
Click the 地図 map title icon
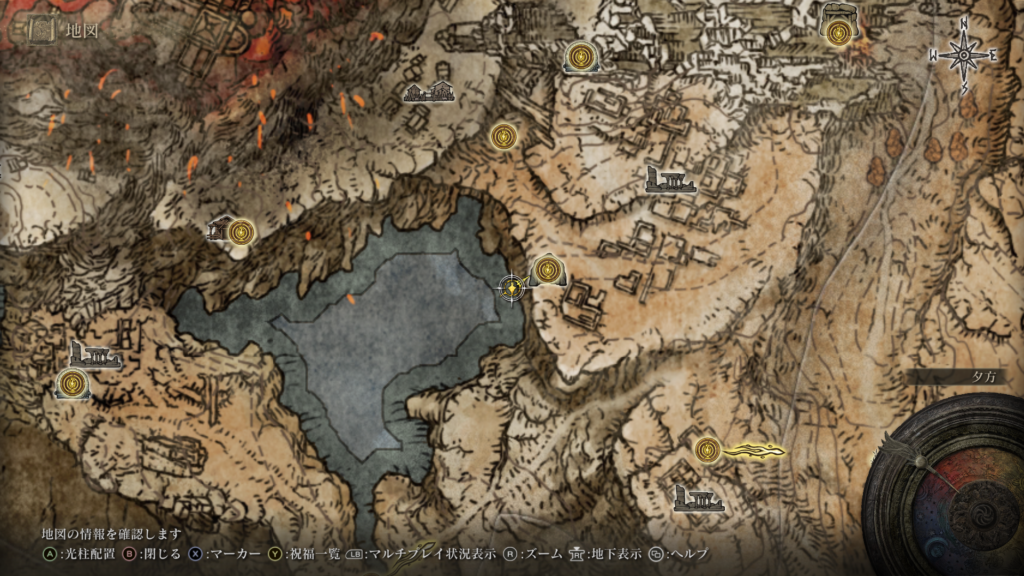(41, 30)
